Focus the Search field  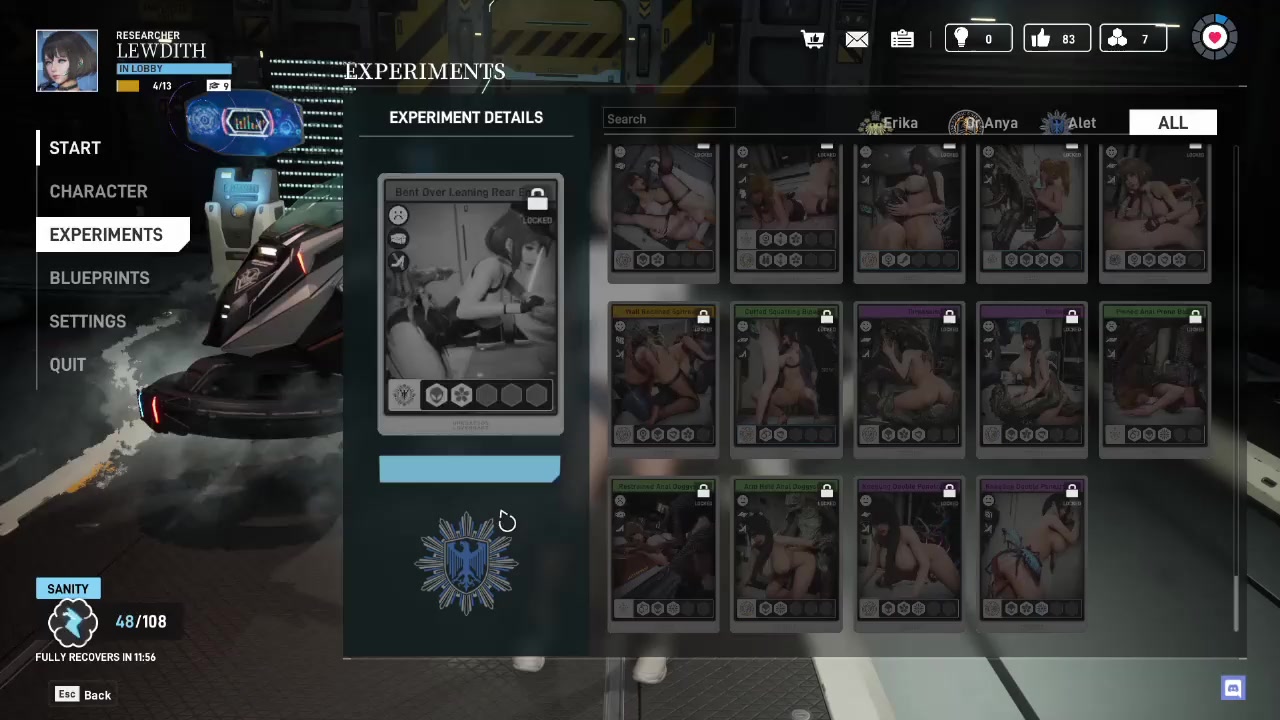[670, 119]
